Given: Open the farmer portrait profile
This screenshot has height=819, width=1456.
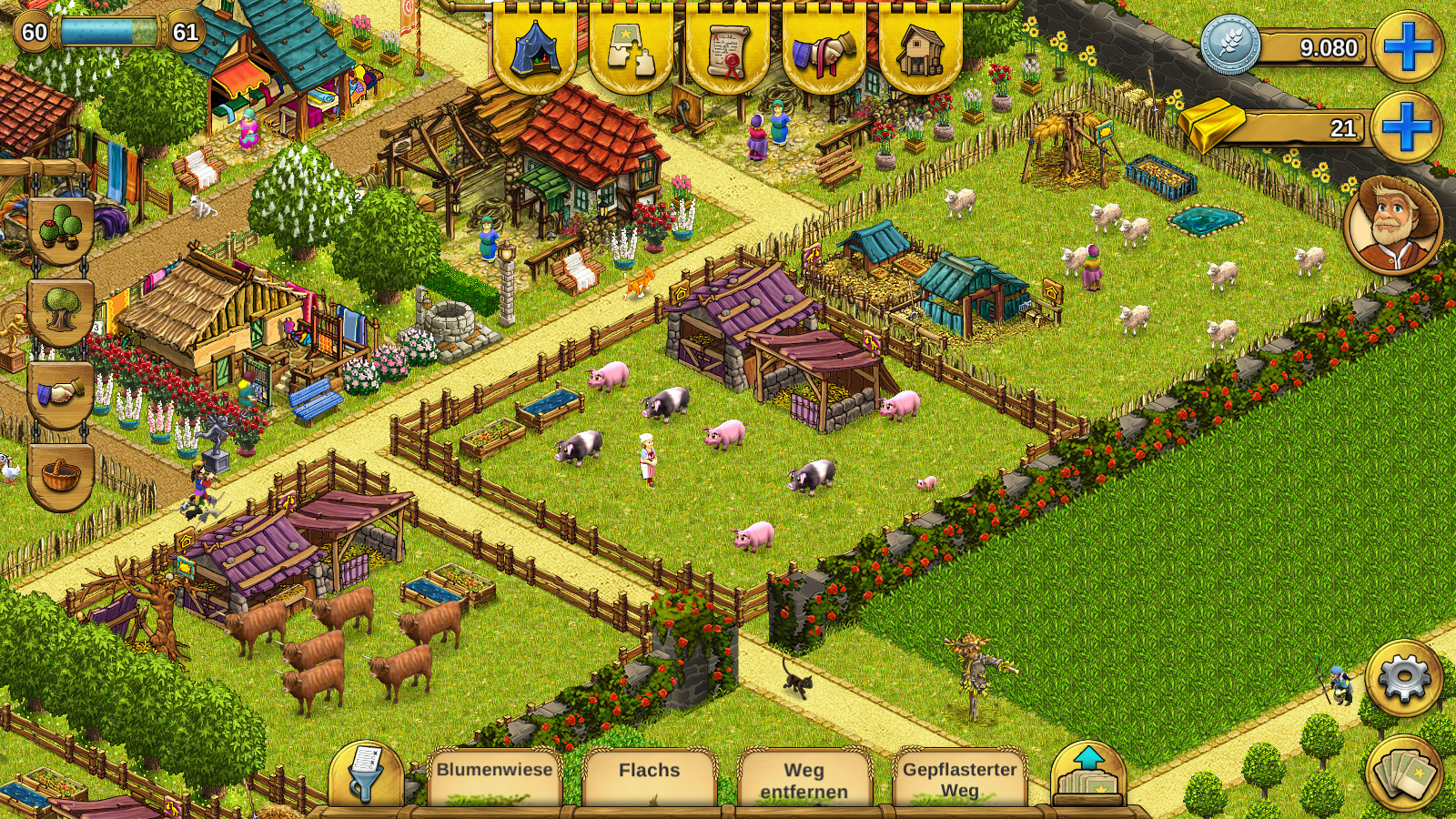Looking at the screenshot, I should (1392, 224).
